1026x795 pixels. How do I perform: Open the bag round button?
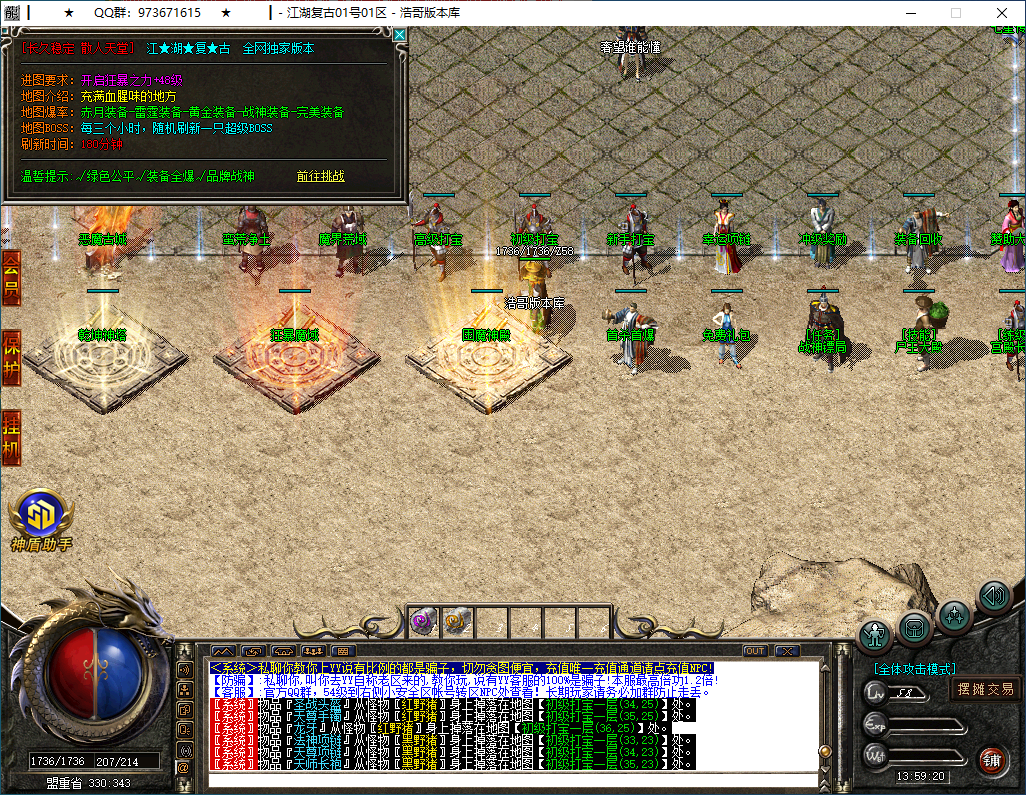(x=915, y=628)
